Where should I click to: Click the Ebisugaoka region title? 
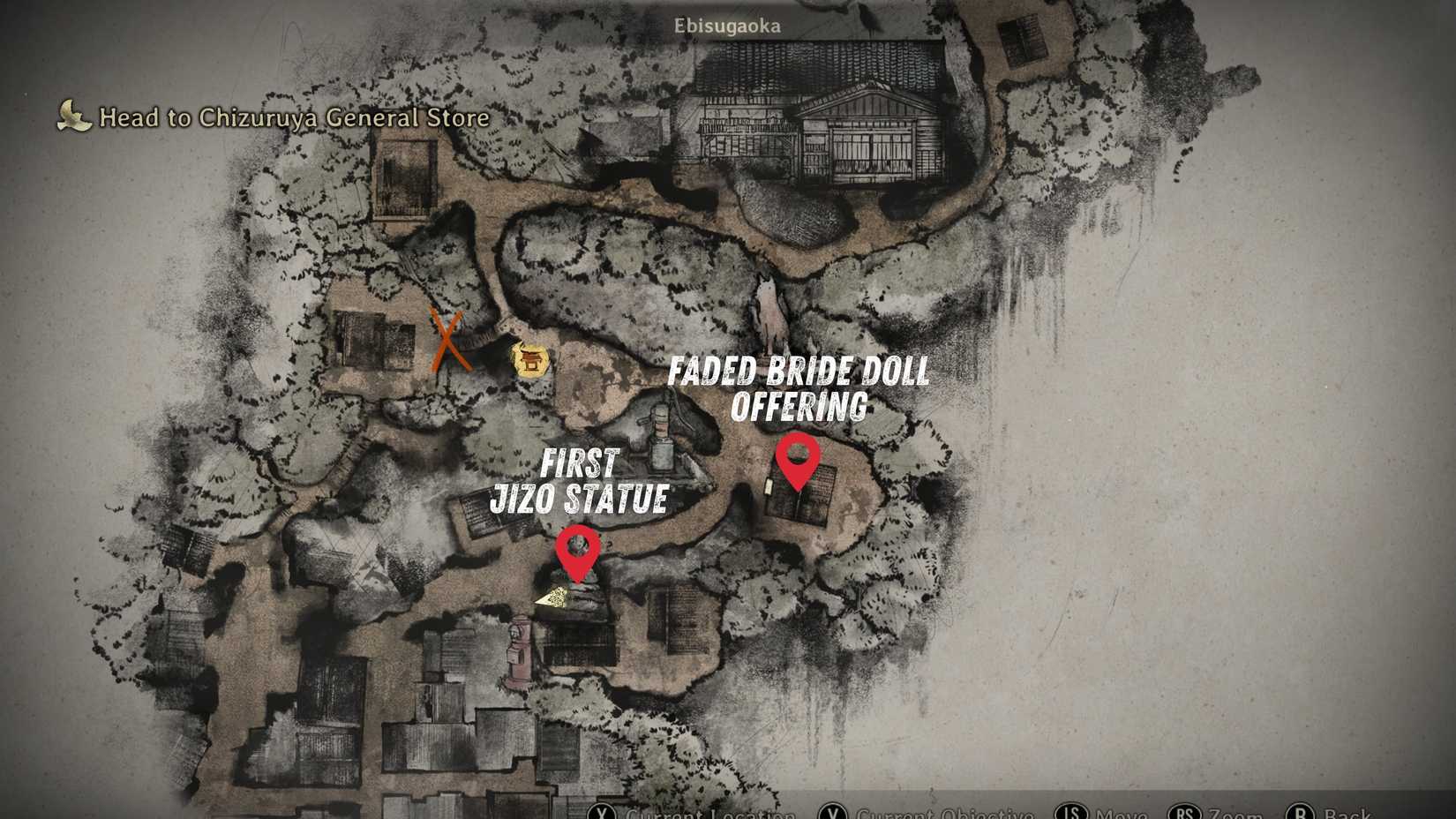tap(729, 26)
